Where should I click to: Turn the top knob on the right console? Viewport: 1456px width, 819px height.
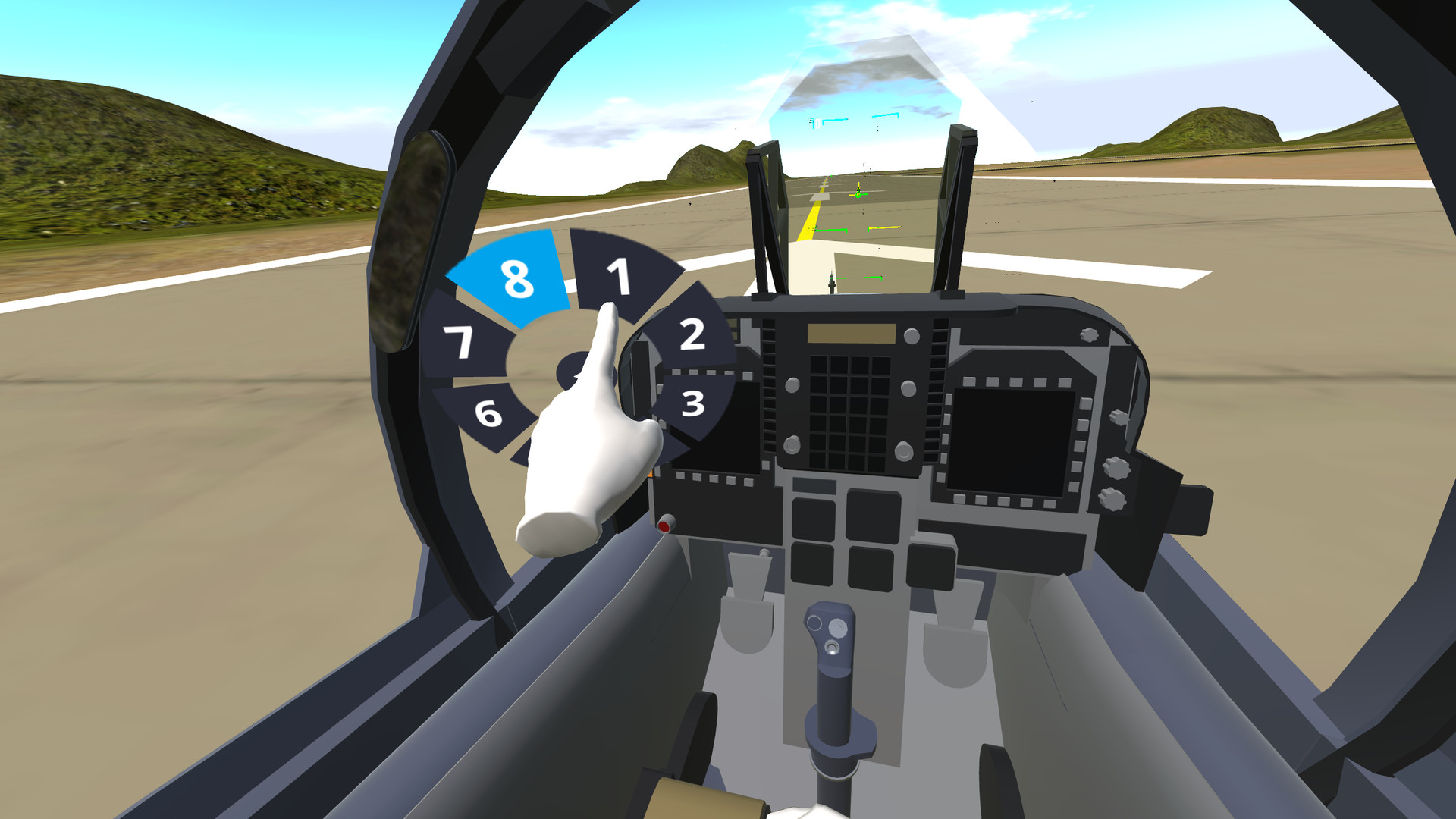1119,417
